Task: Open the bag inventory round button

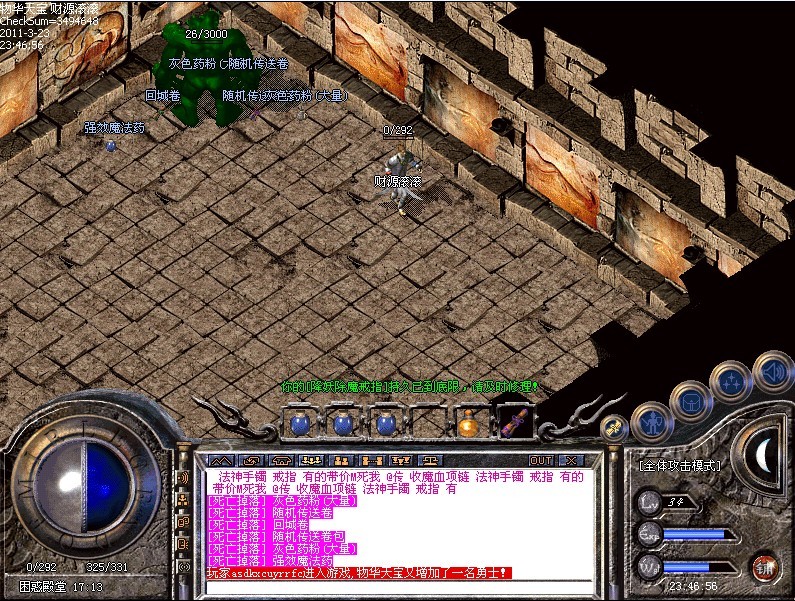Action: pyautogui.click(x=691, y=402)
